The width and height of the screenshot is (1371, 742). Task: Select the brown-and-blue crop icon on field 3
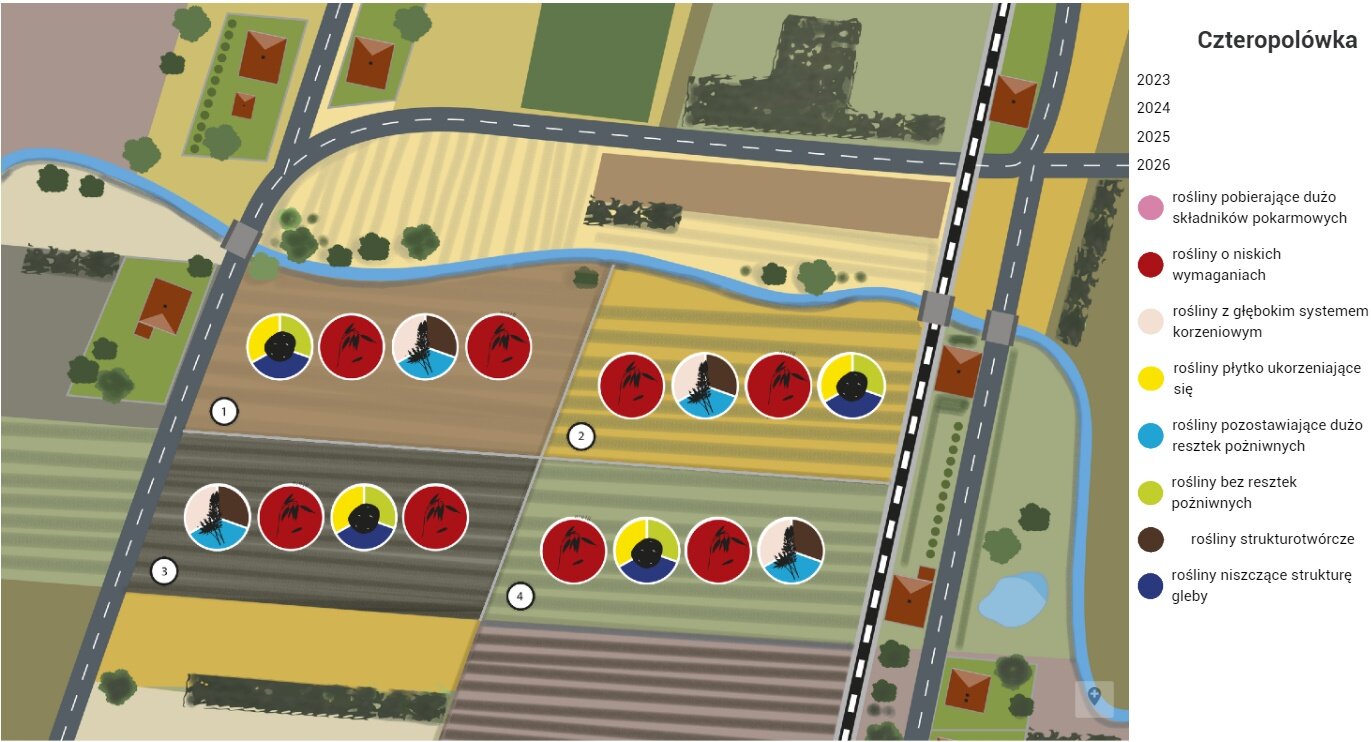(x=217, y=517)
